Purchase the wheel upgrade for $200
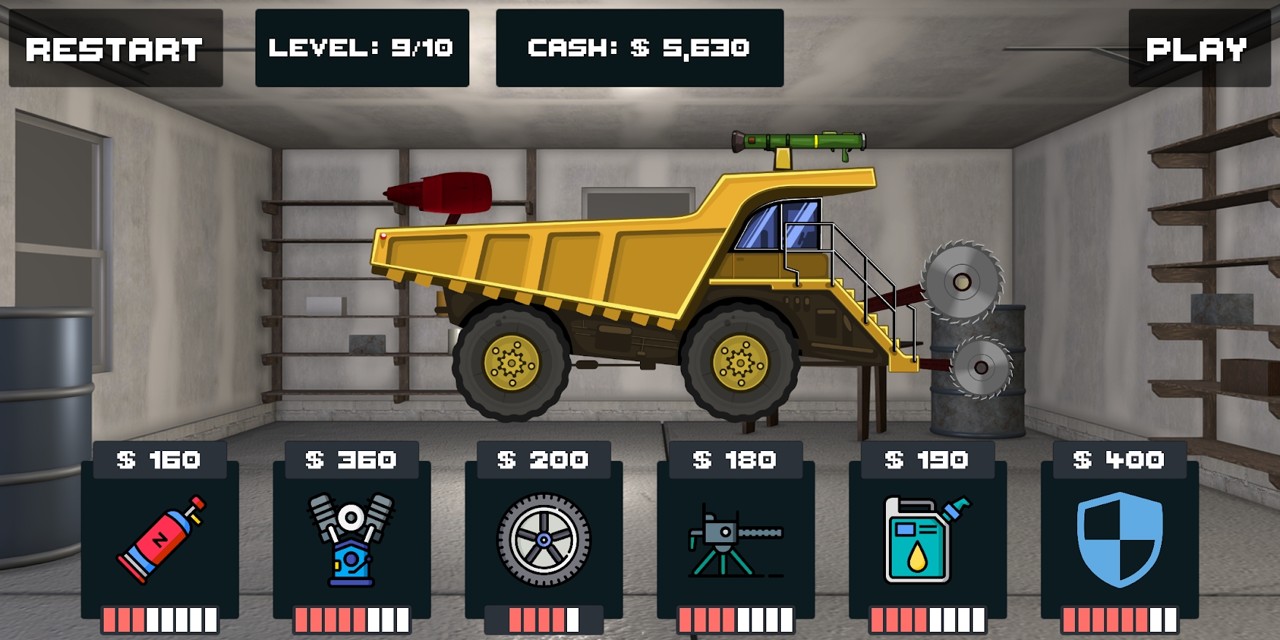This screenshot has width=1280, height=640. click(544, 539)
